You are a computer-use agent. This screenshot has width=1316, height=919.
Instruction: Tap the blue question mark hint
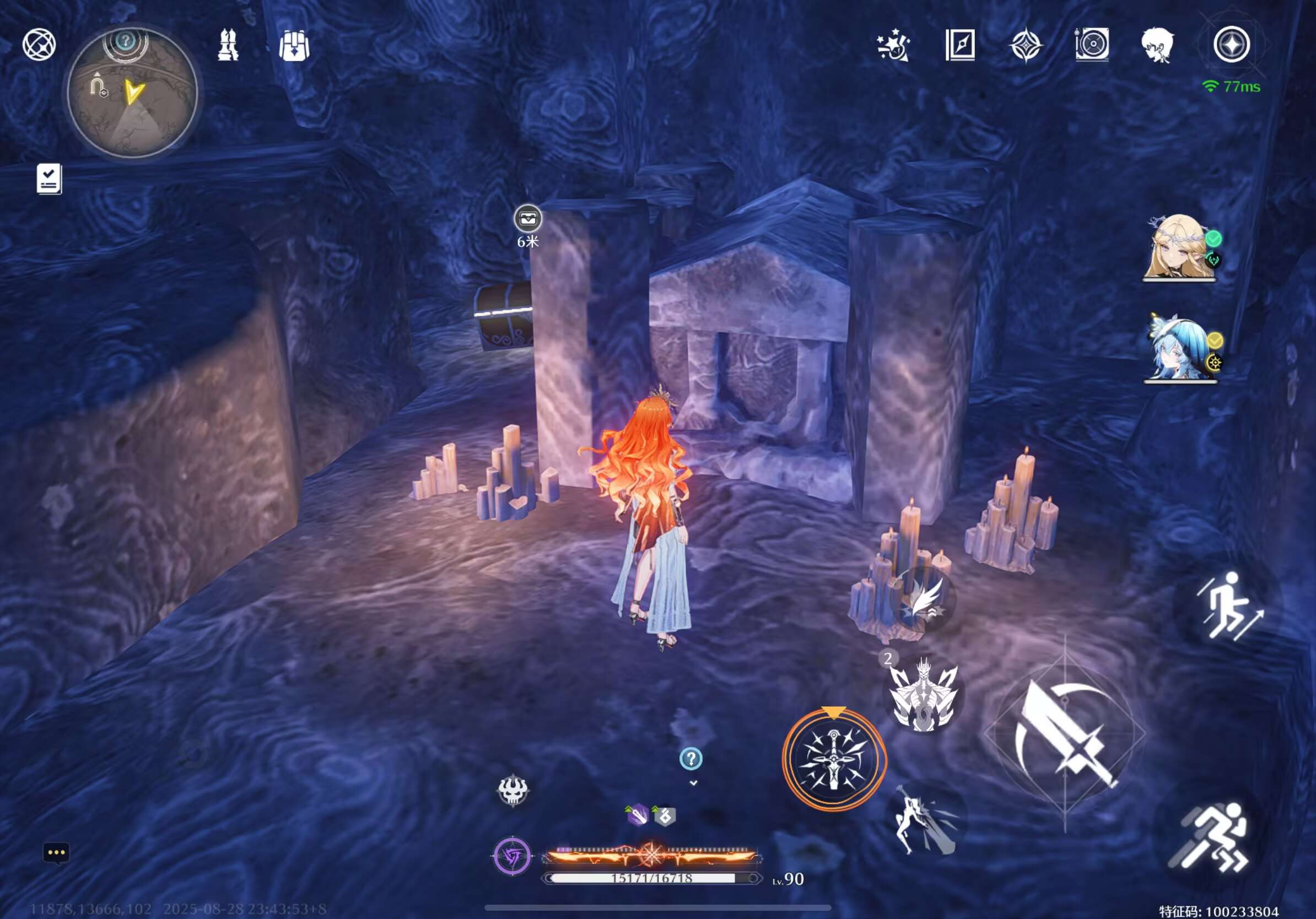point(691,759)
